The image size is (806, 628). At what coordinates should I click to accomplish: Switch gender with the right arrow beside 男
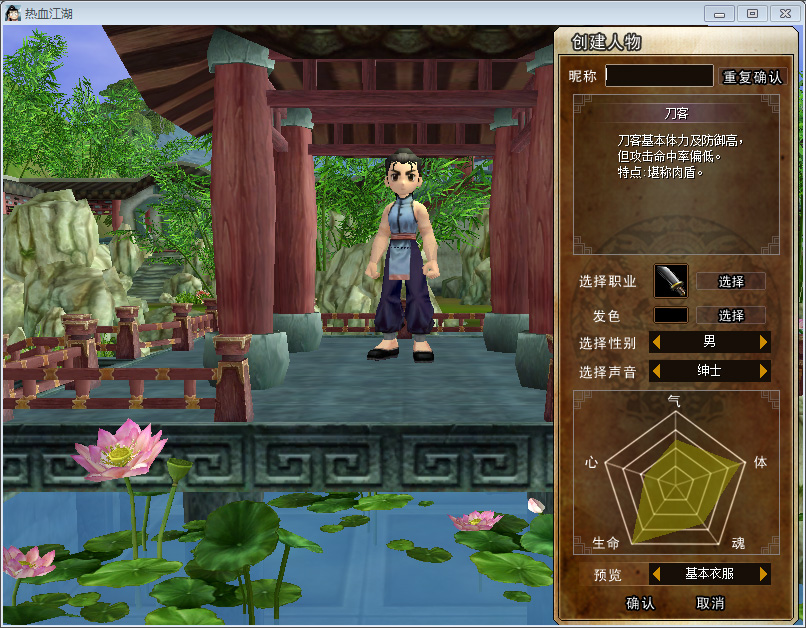(764, 342)
